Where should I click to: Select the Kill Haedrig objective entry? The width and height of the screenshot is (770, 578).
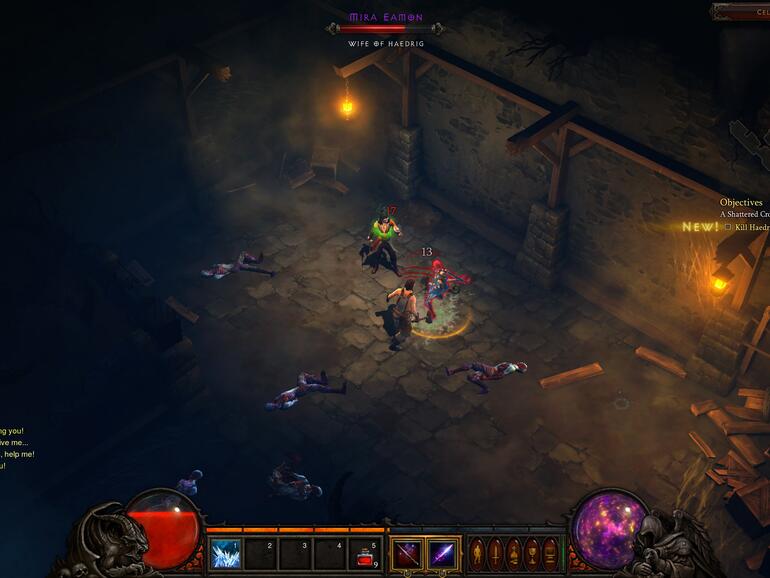pyautogui.click(x=750, y=227)
